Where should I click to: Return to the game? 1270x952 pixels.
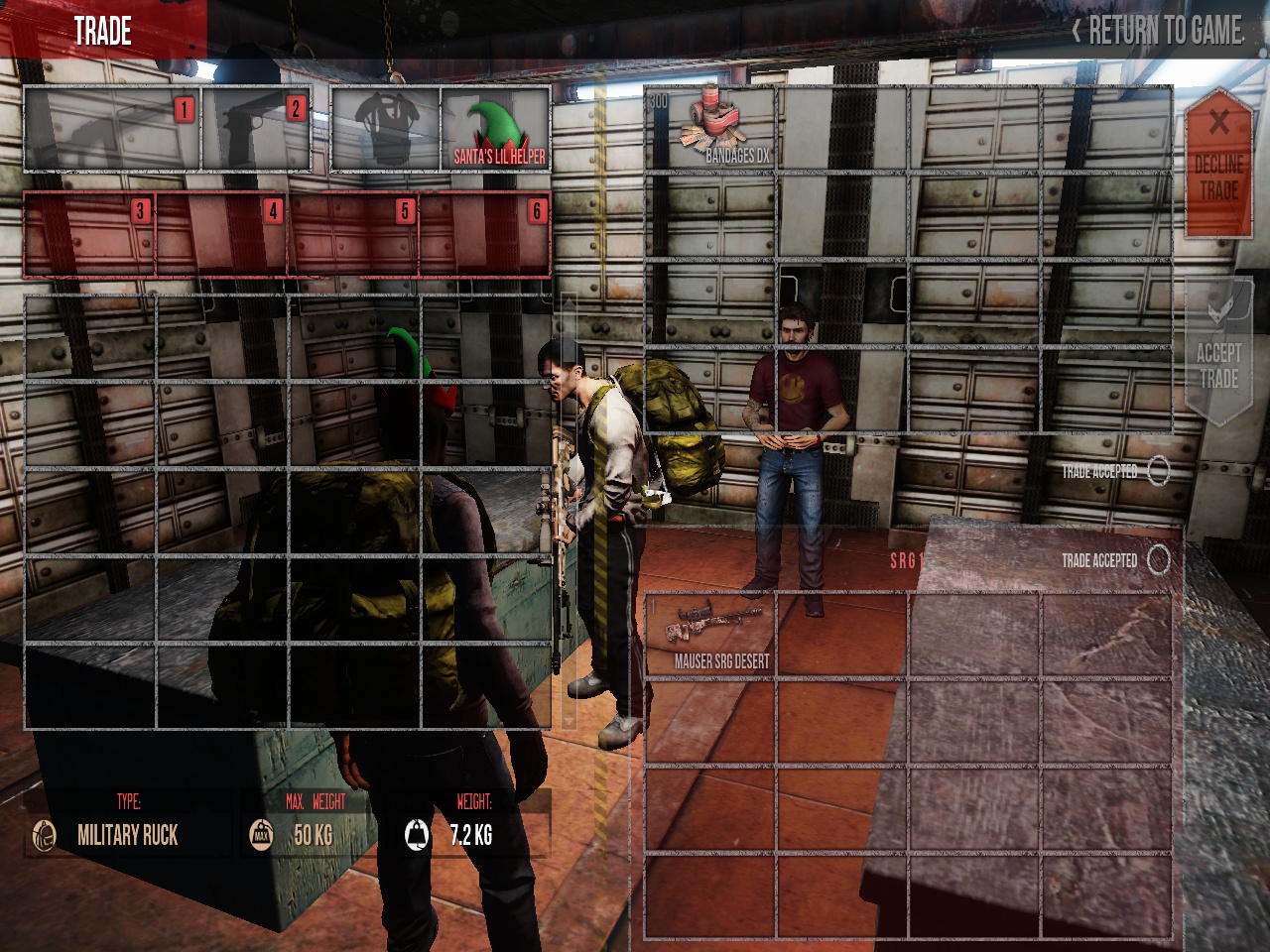[1157, 31]
